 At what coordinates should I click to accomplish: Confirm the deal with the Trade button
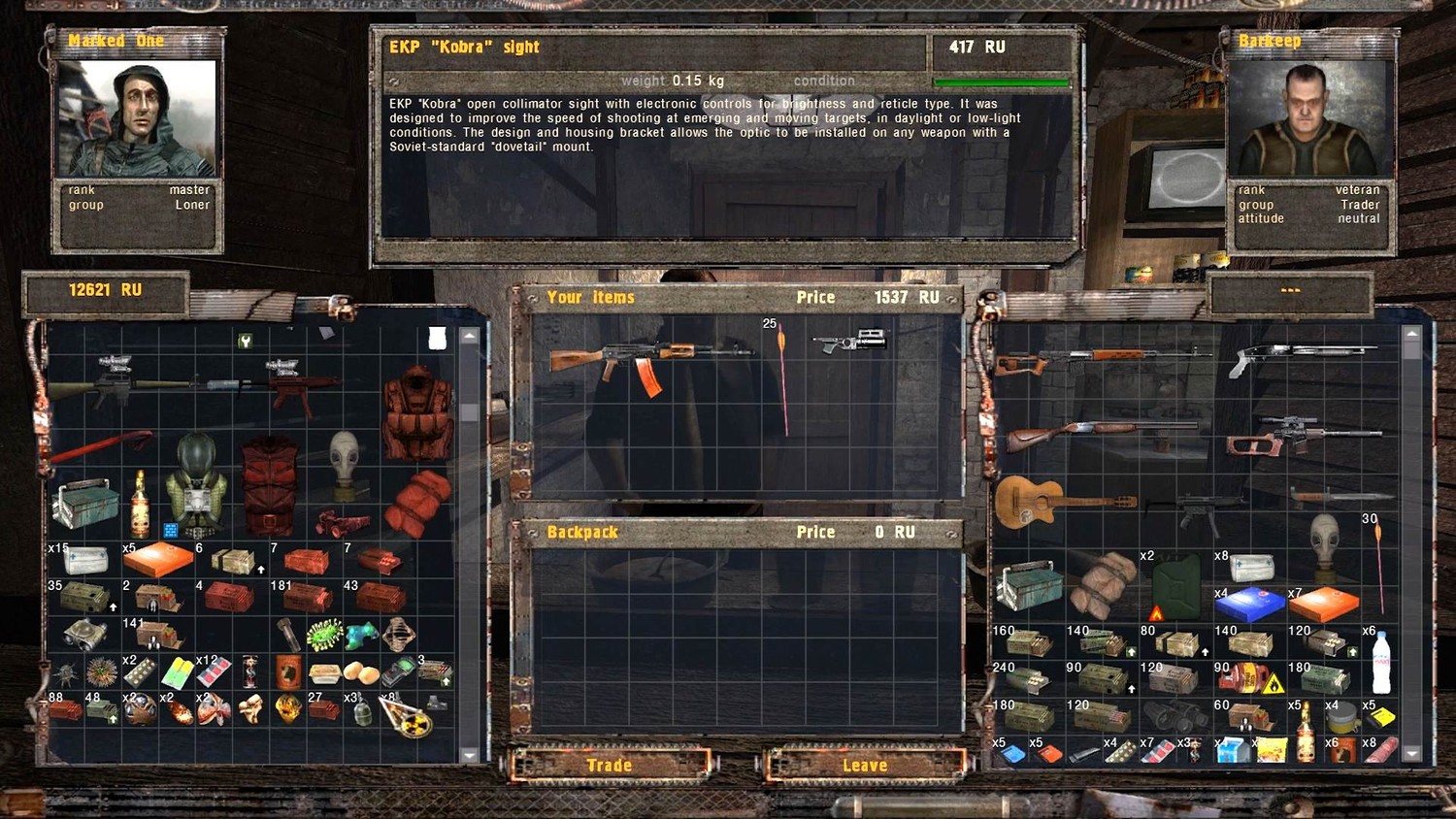pos(610,766)
